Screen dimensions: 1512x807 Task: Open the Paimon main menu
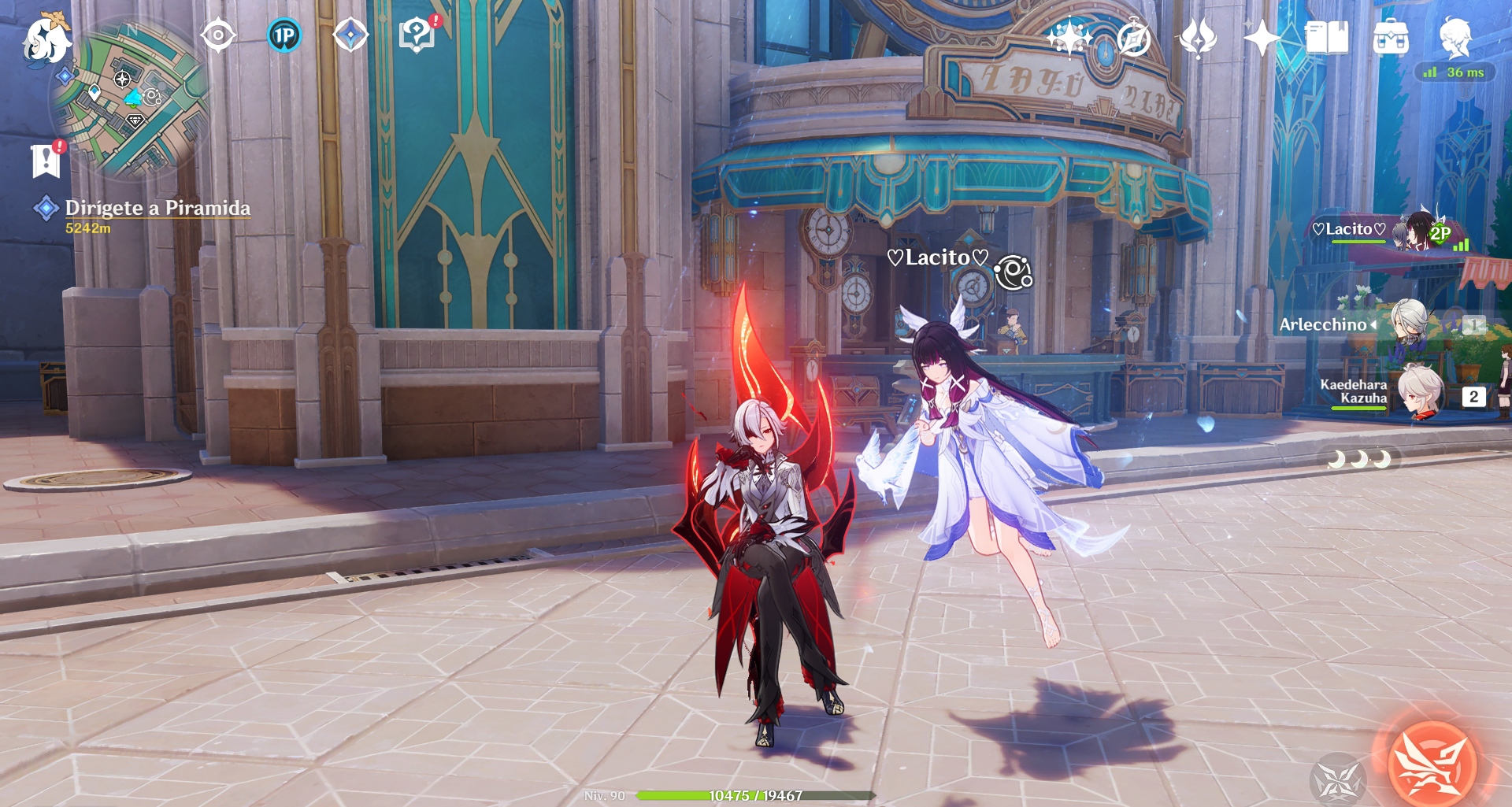tap(46, 39)
